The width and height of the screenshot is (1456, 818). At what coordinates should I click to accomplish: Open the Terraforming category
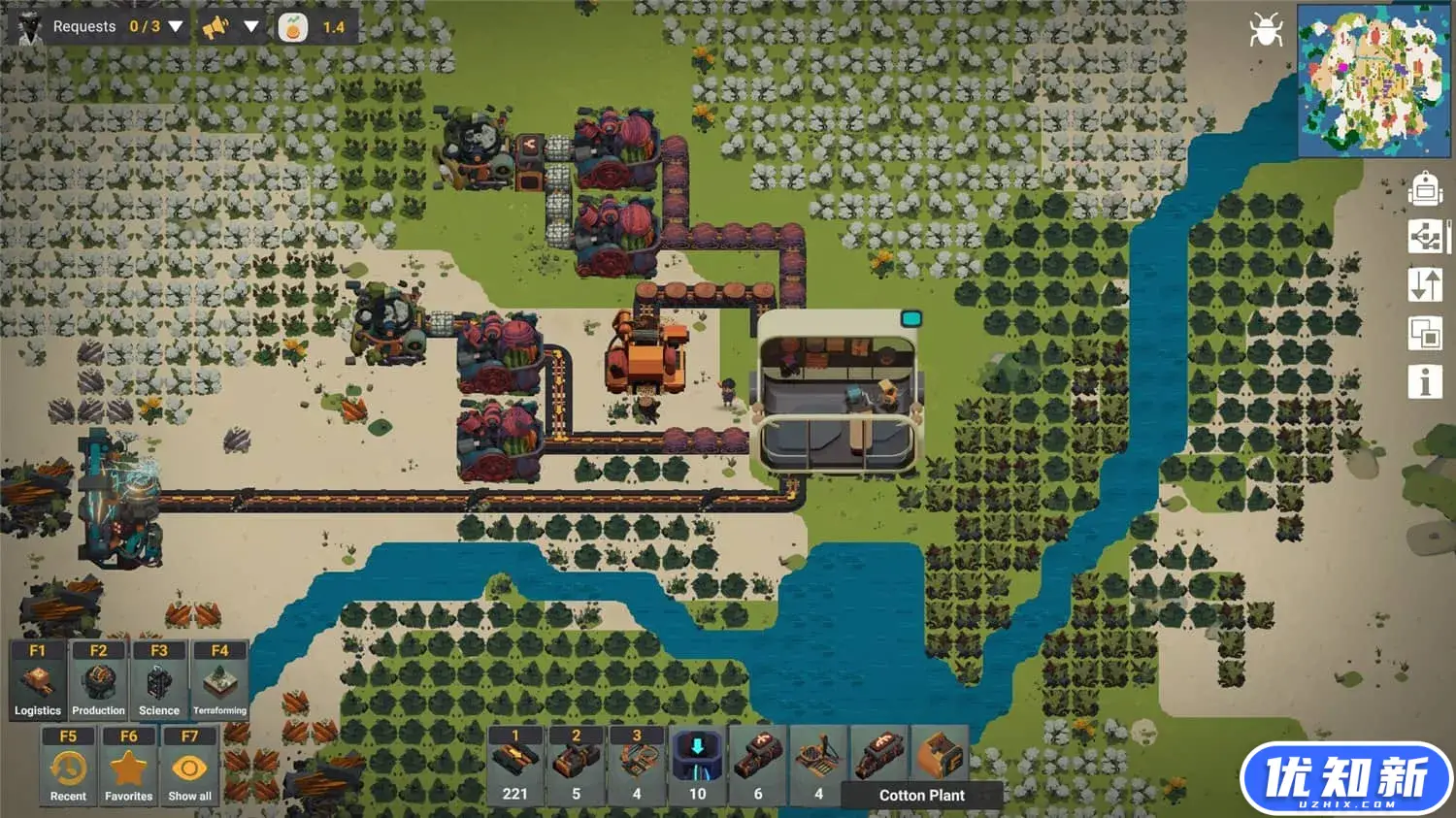(219, 680)
